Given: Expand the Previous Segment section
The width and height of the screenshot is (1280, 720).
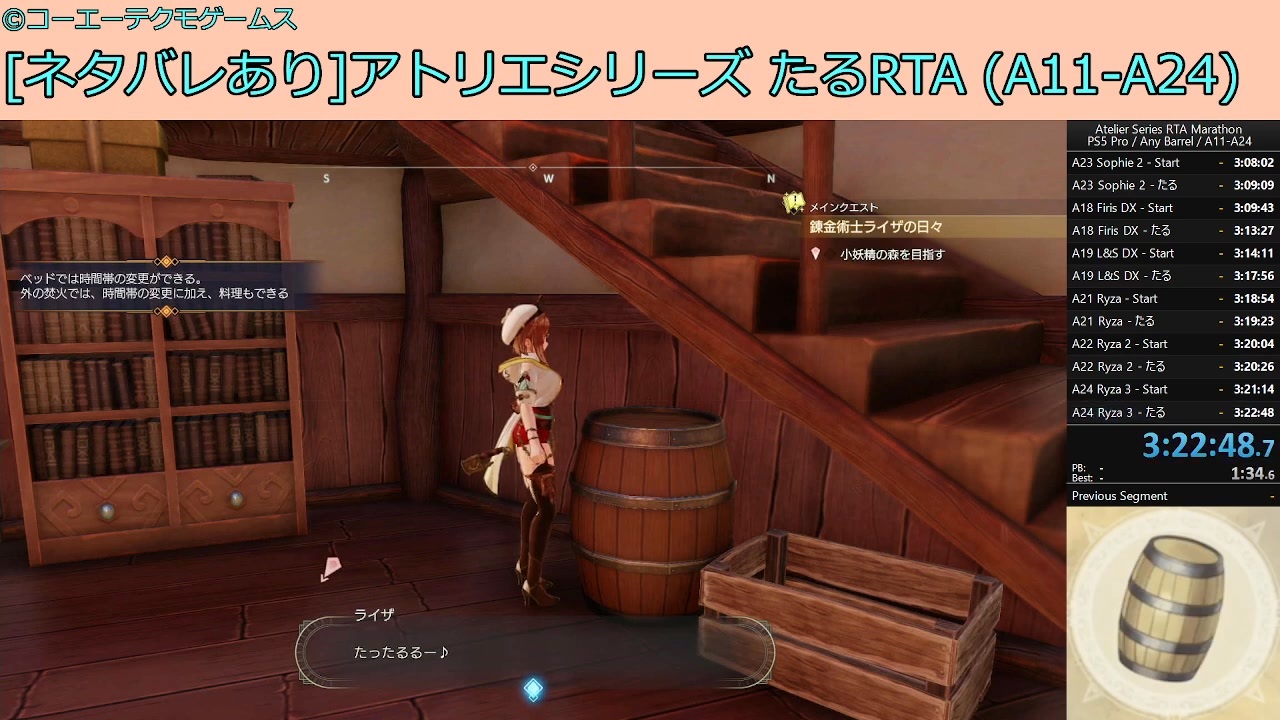Looking at the screenshot, I should [x=1118, y=496].
